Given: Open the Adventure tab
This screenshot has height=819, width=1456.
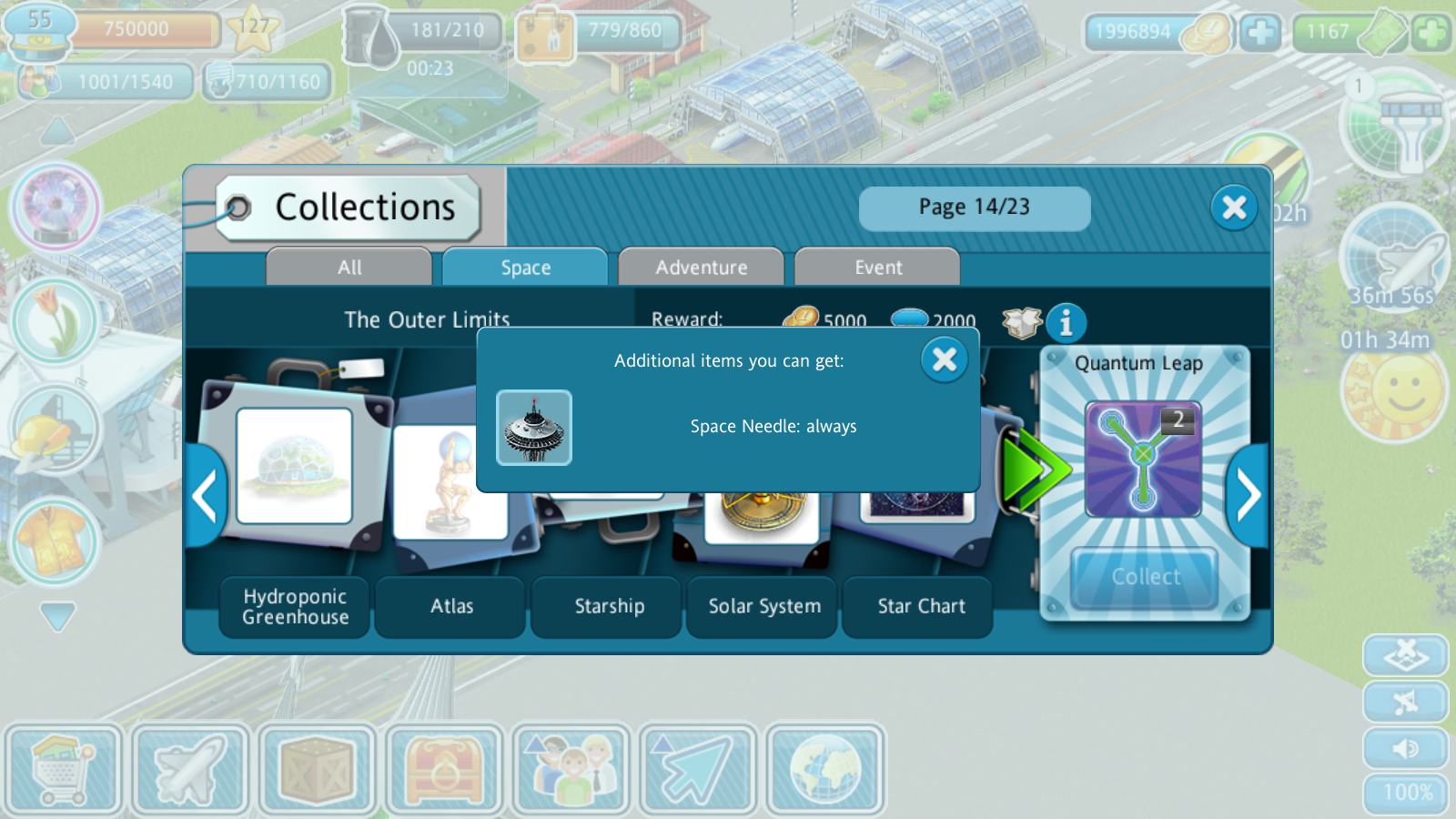Looking at the screenshot, I should [701, 268].
